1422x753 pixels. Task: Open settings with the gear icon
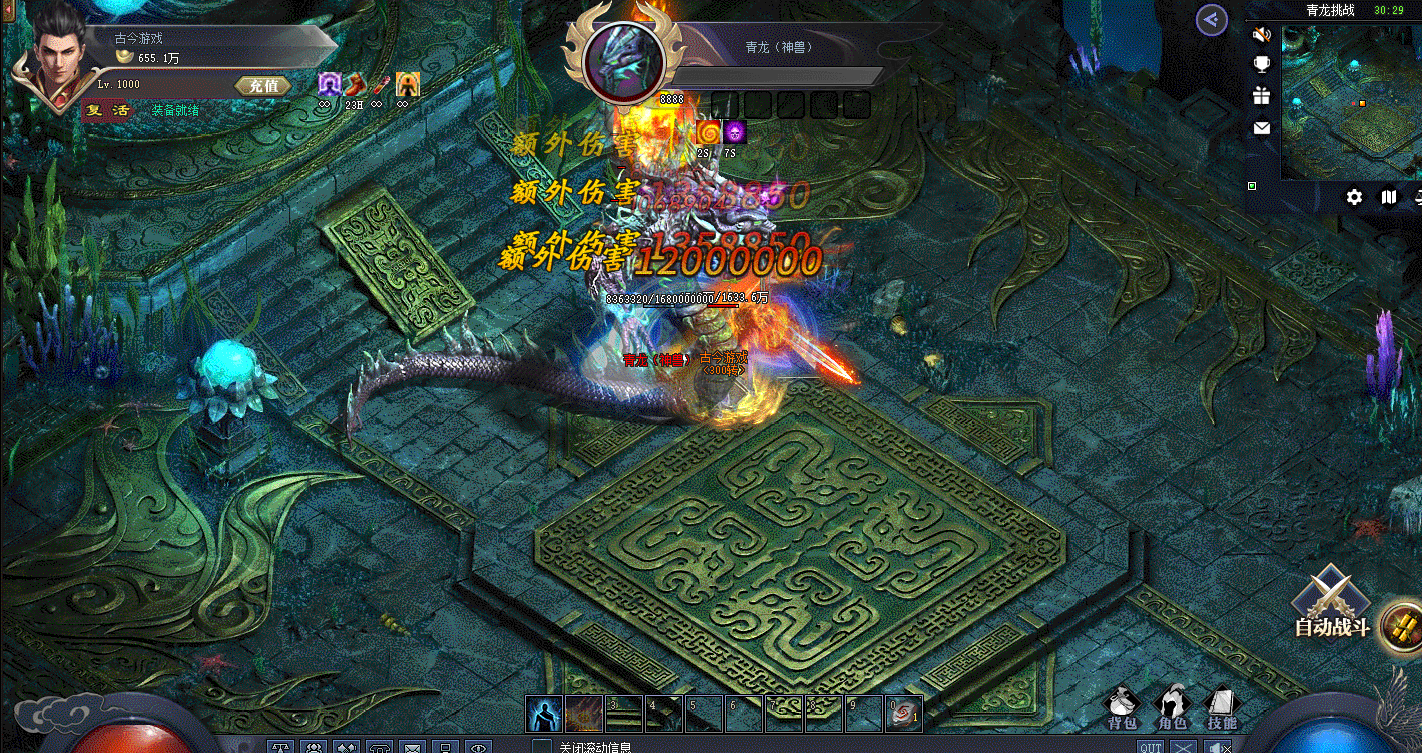coord(1354,197)
